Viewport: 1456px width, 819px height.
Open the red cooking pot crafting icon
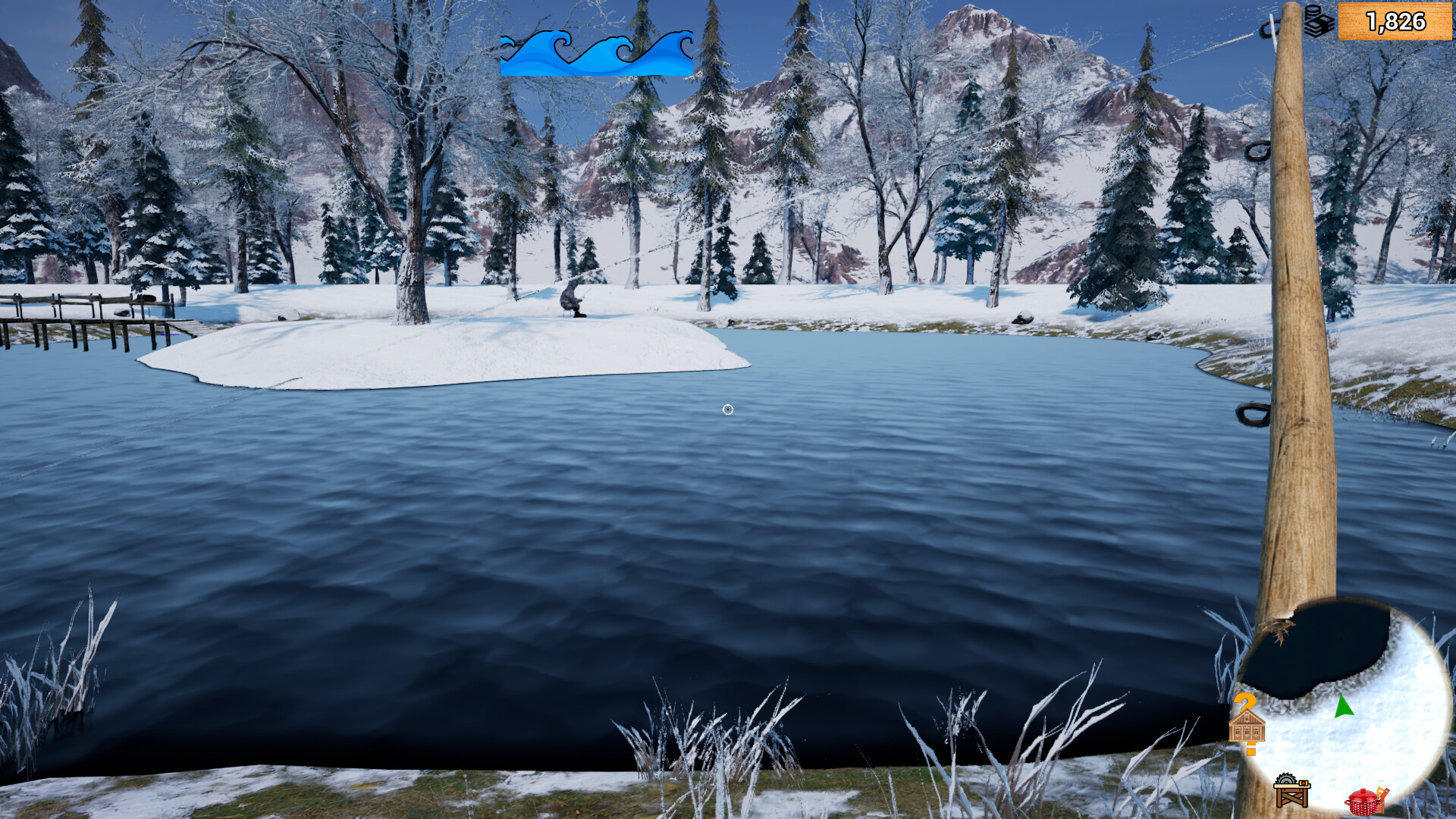1361,801
